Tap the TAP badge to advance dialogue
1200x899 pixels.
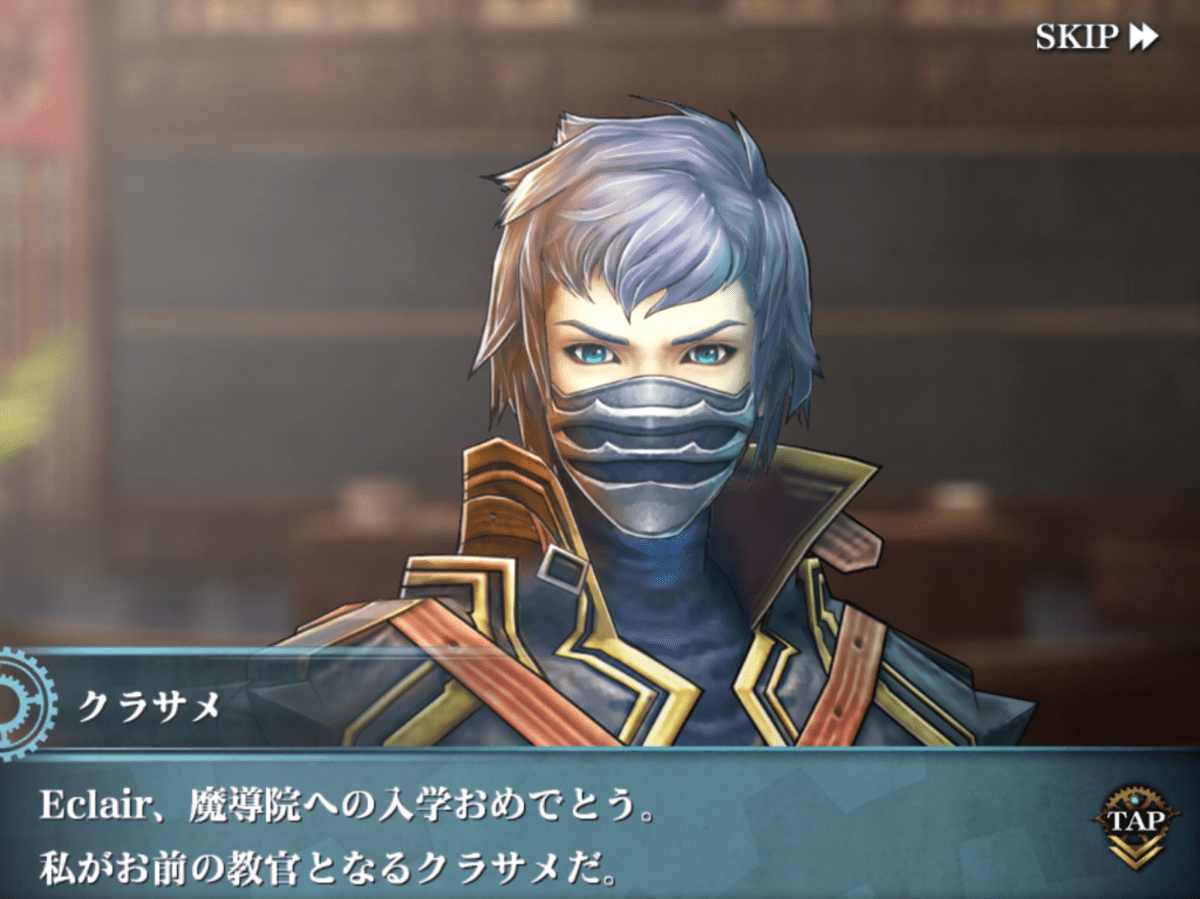tap(1134, 824)
